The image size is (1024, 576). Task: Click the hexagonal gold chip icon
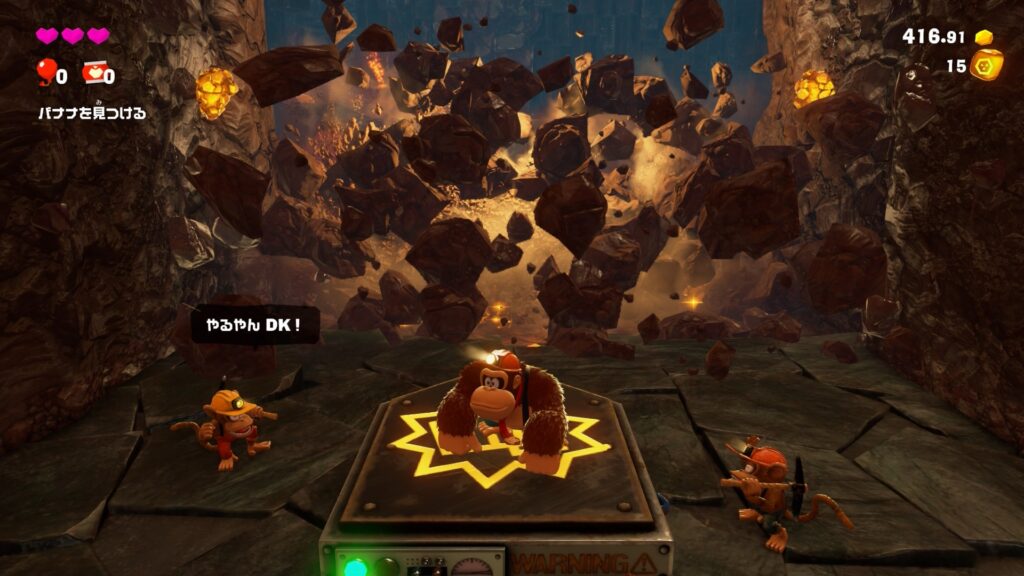coord(986,65)
